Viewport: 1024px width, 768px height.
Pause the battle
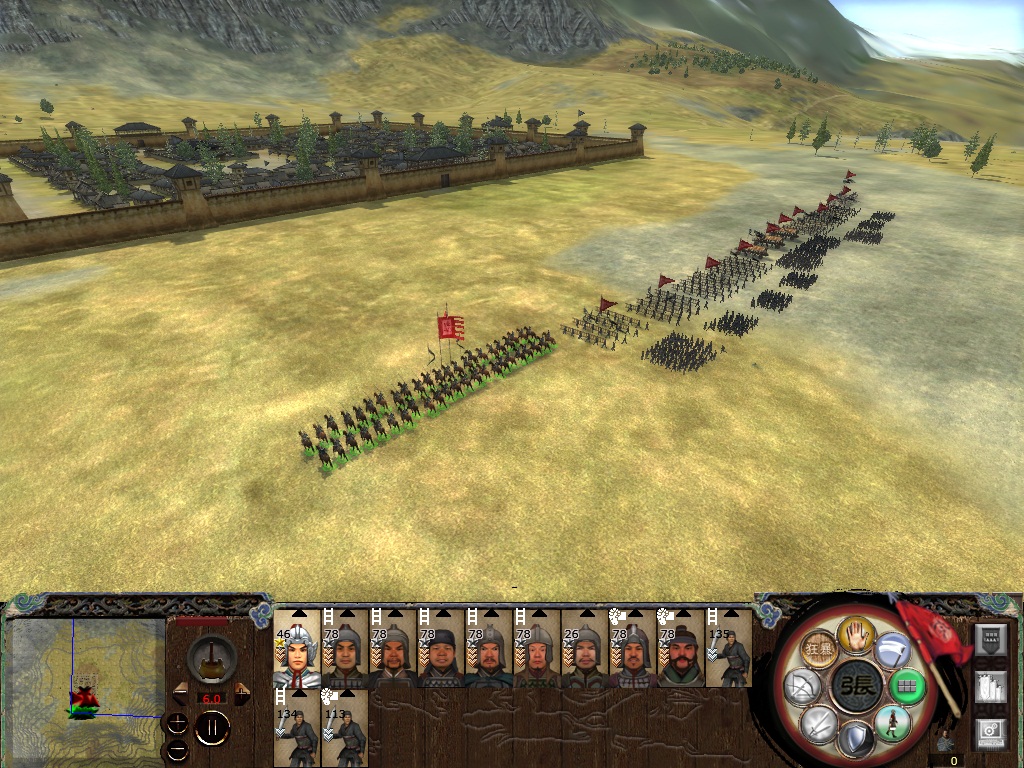(x=211, y=728)
